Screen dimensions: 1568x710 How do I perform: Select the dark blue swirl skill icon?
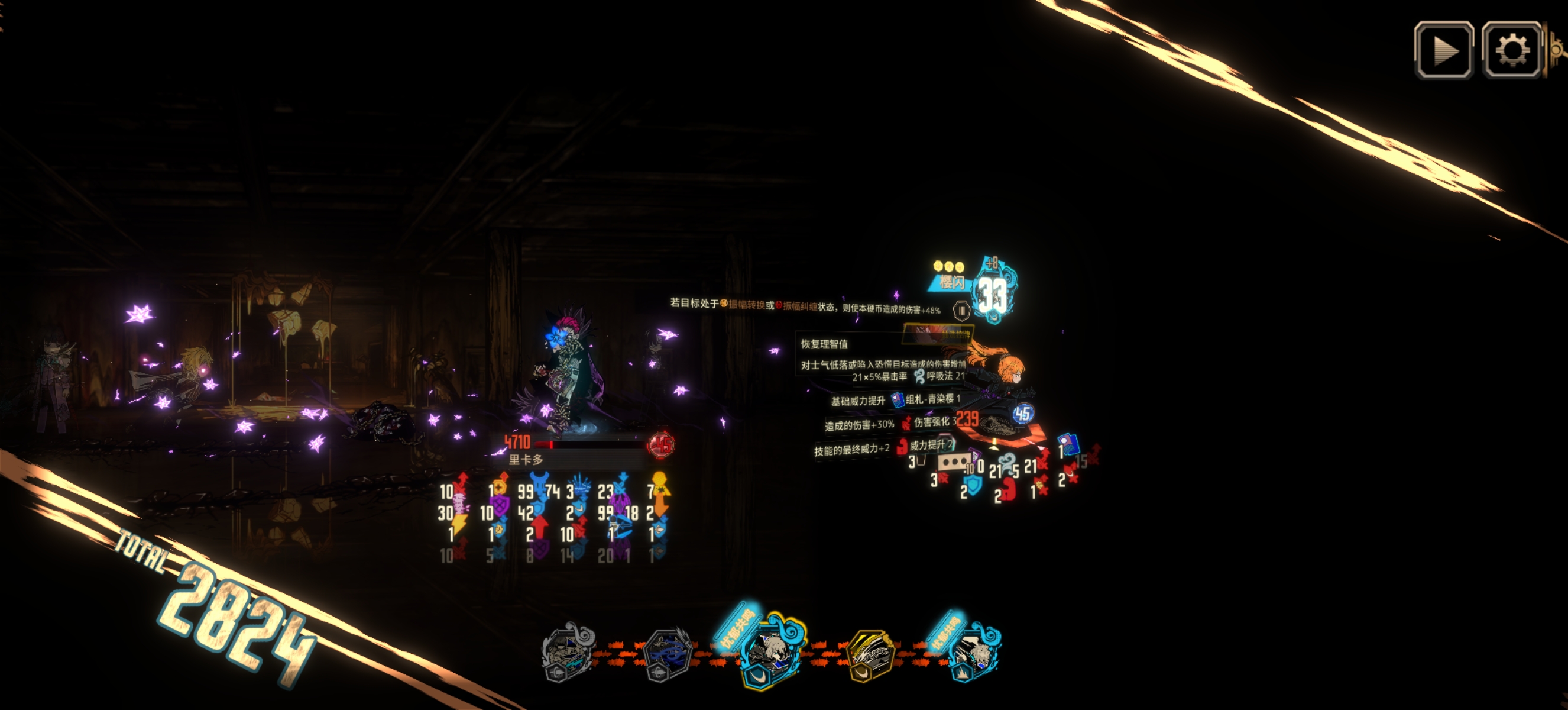pos(667,654)
